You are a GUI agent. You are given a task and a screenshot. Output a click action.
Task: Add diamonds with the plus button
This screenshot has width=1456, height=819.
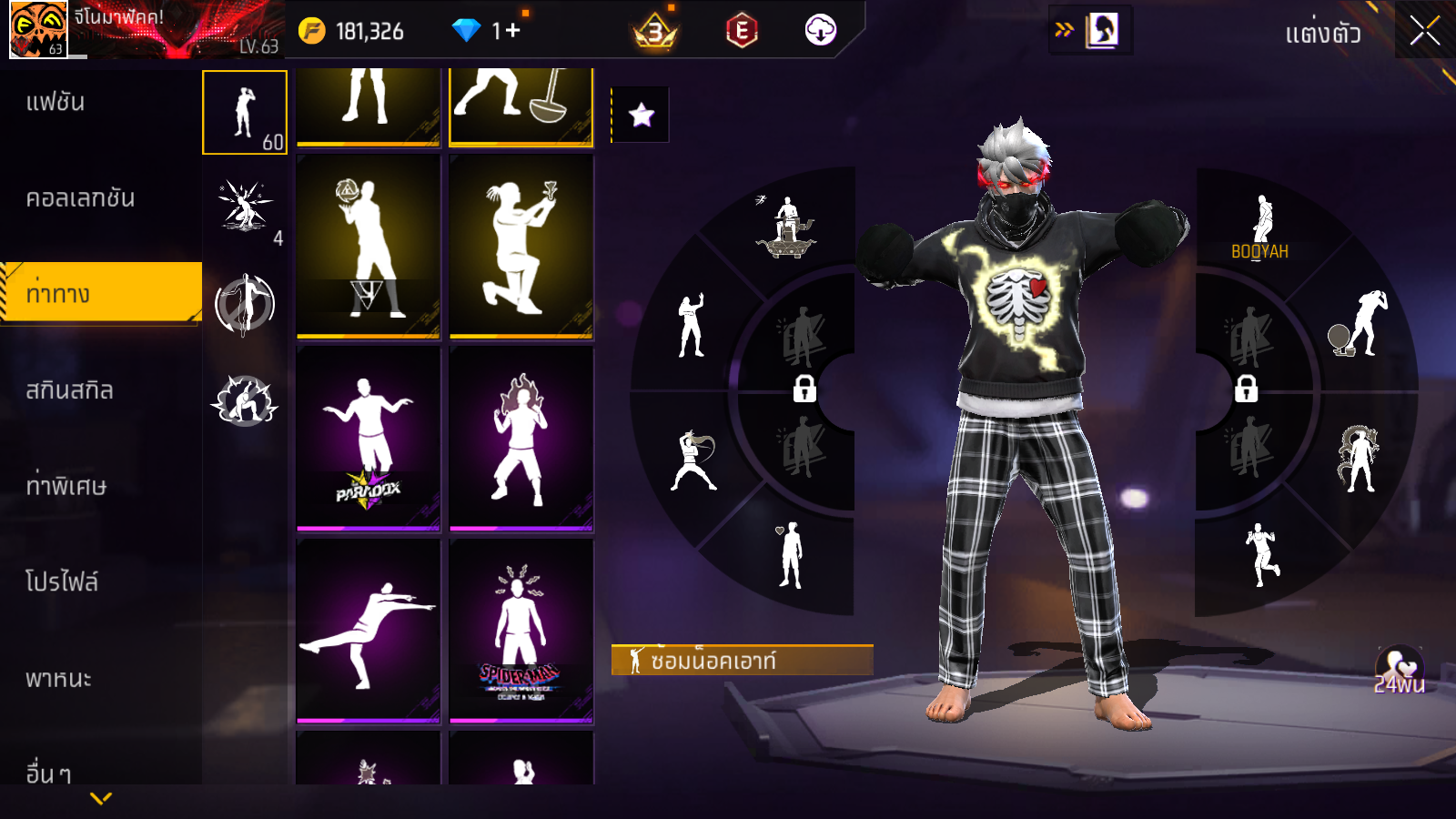pyautogui.click(x=512, y=31)
